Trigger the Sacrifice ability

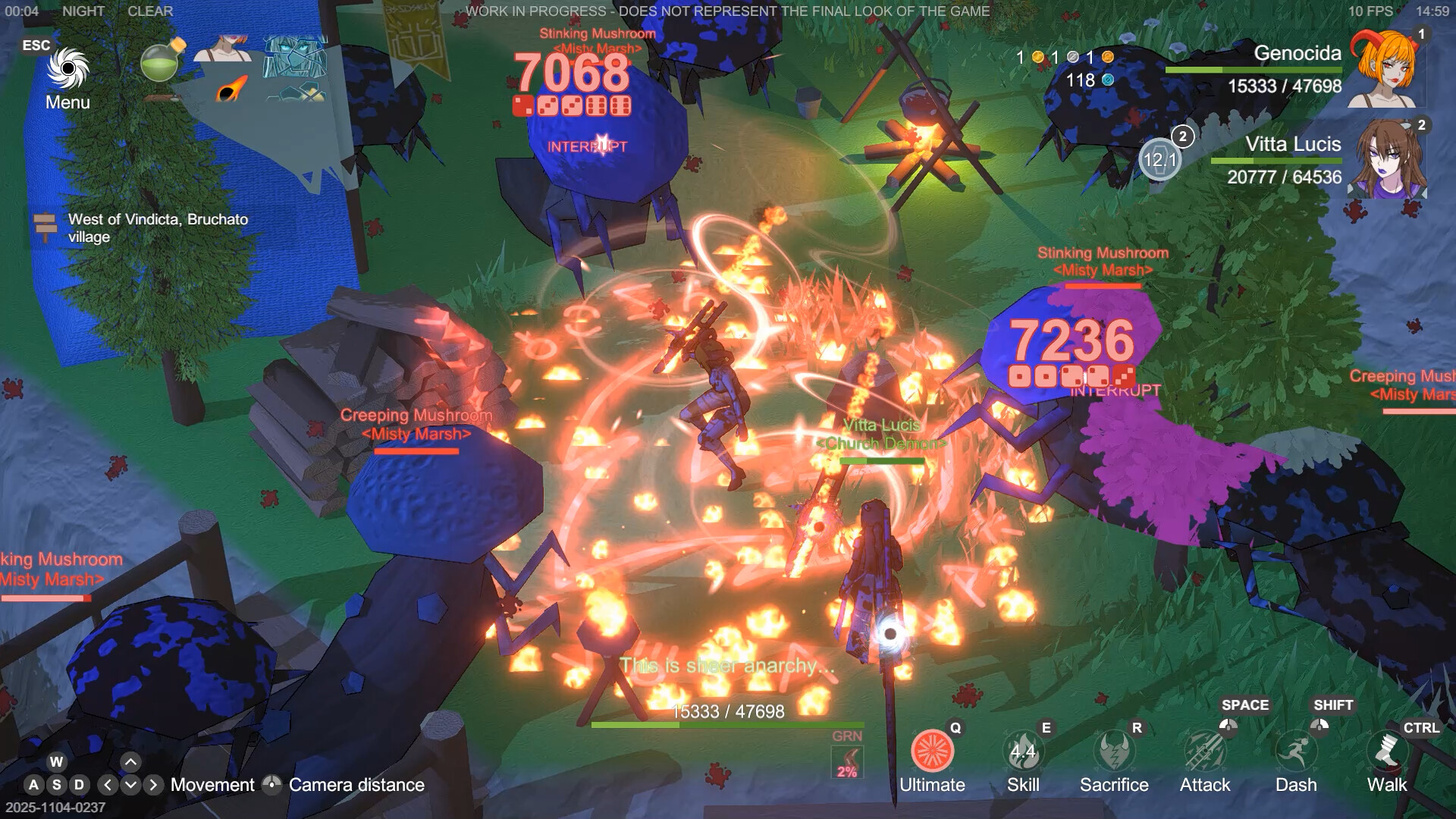click(1114, 752)
